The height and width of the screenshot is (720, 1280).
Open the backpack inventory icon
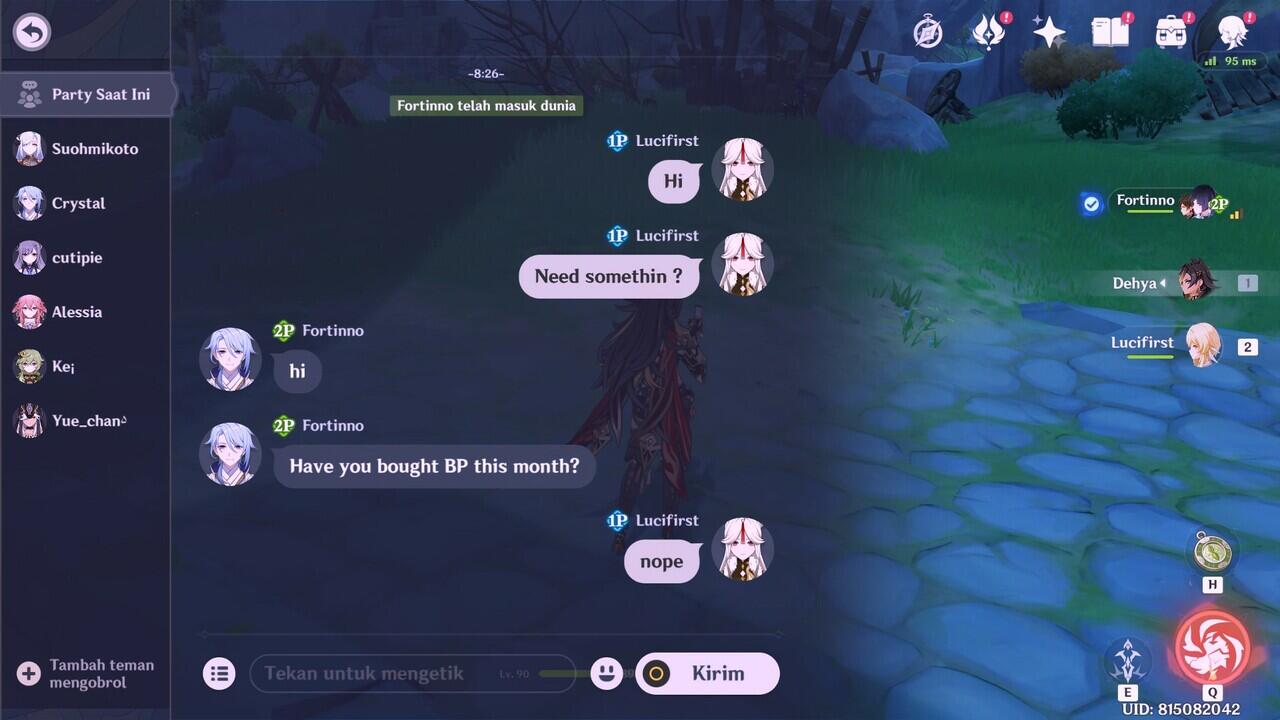(x=1170, y=33)
